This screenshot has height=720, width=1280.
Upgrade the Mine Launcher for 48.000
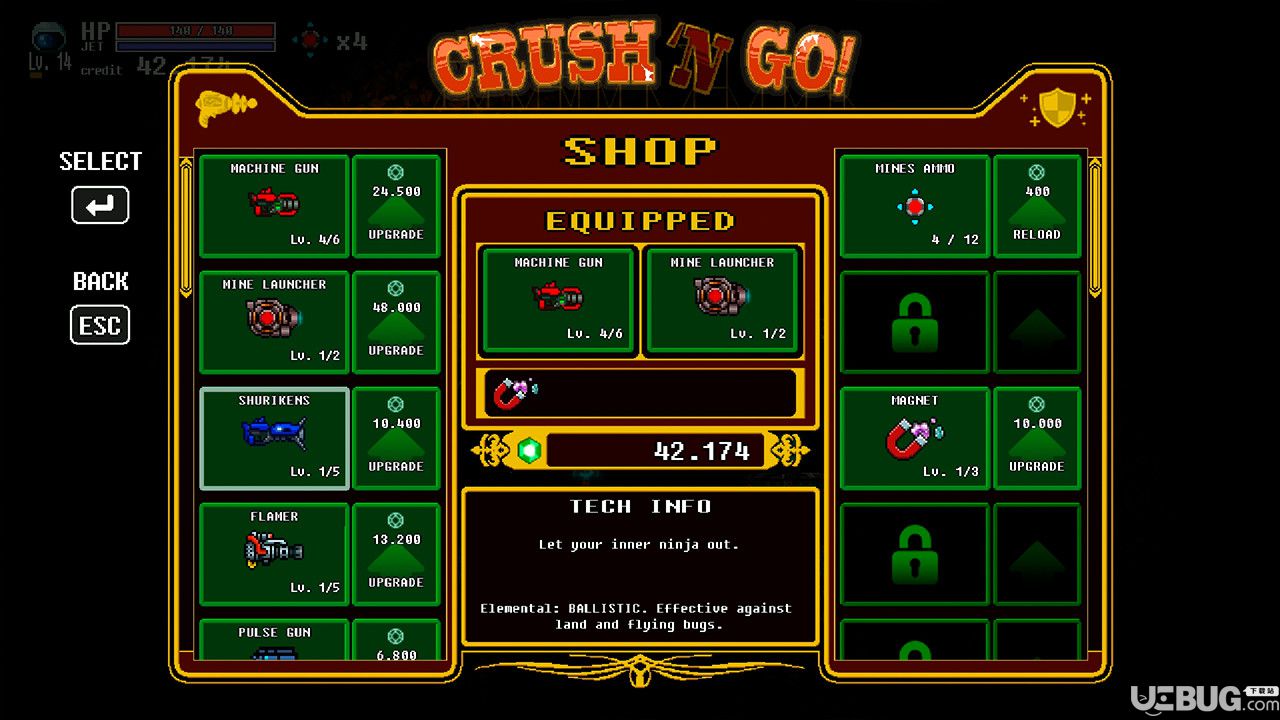[x=396, y=322]
